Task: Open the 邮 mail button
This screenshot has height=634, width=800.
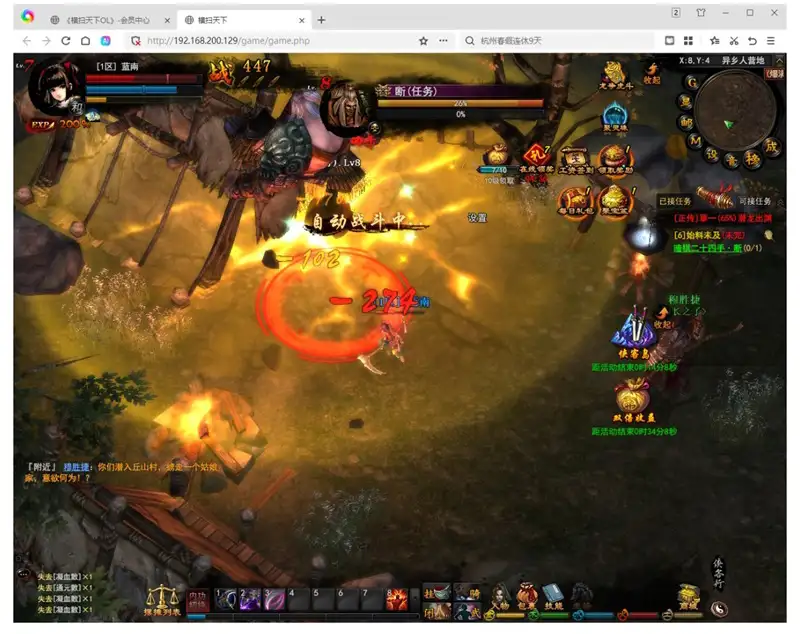Action: pos(686,122)
